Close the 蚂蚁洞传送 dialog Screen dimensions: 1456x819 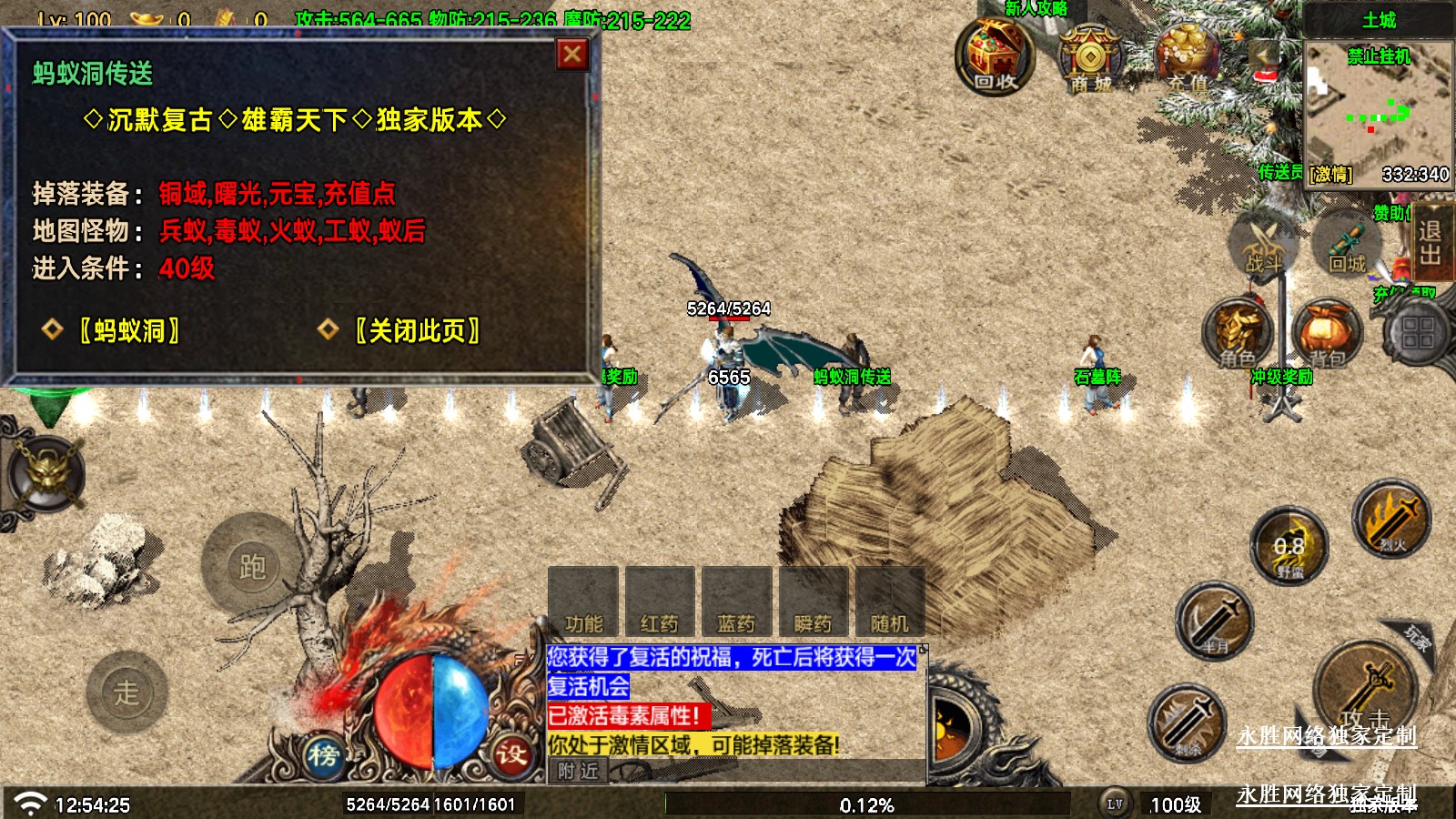572,55
